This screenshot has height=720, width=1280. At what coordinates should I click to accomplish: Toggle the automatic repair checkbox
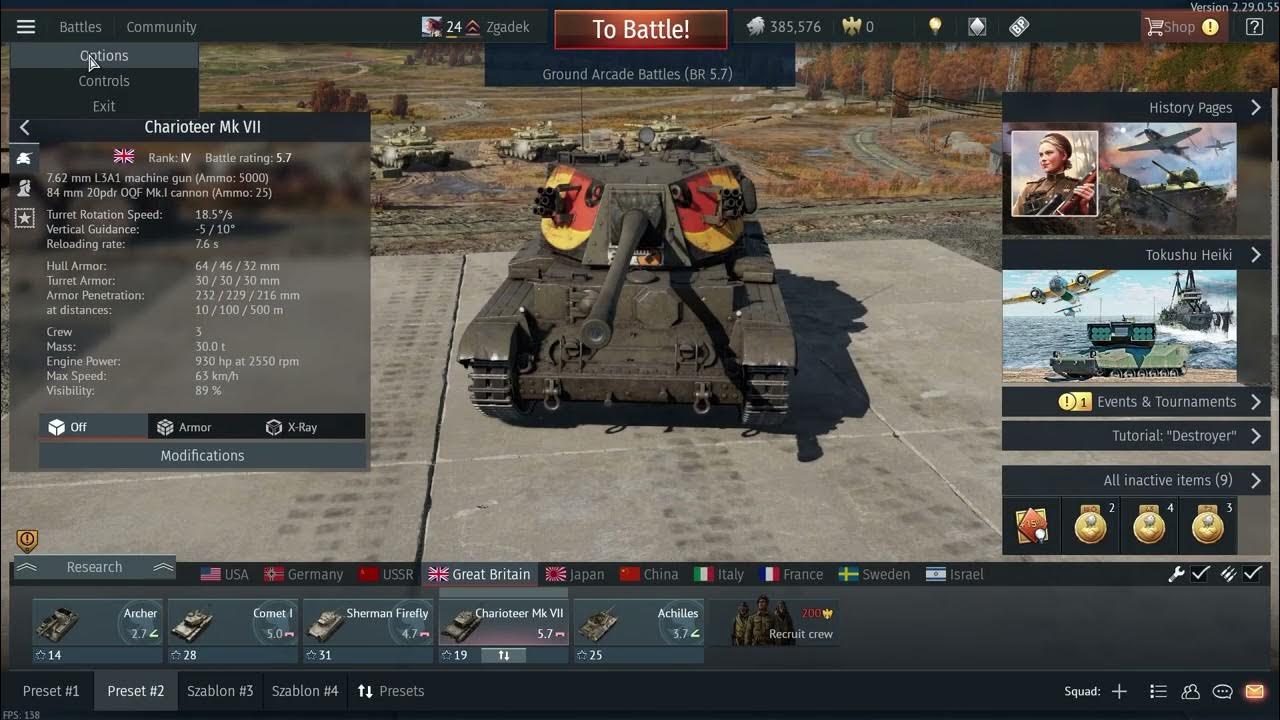[1199, 574]
